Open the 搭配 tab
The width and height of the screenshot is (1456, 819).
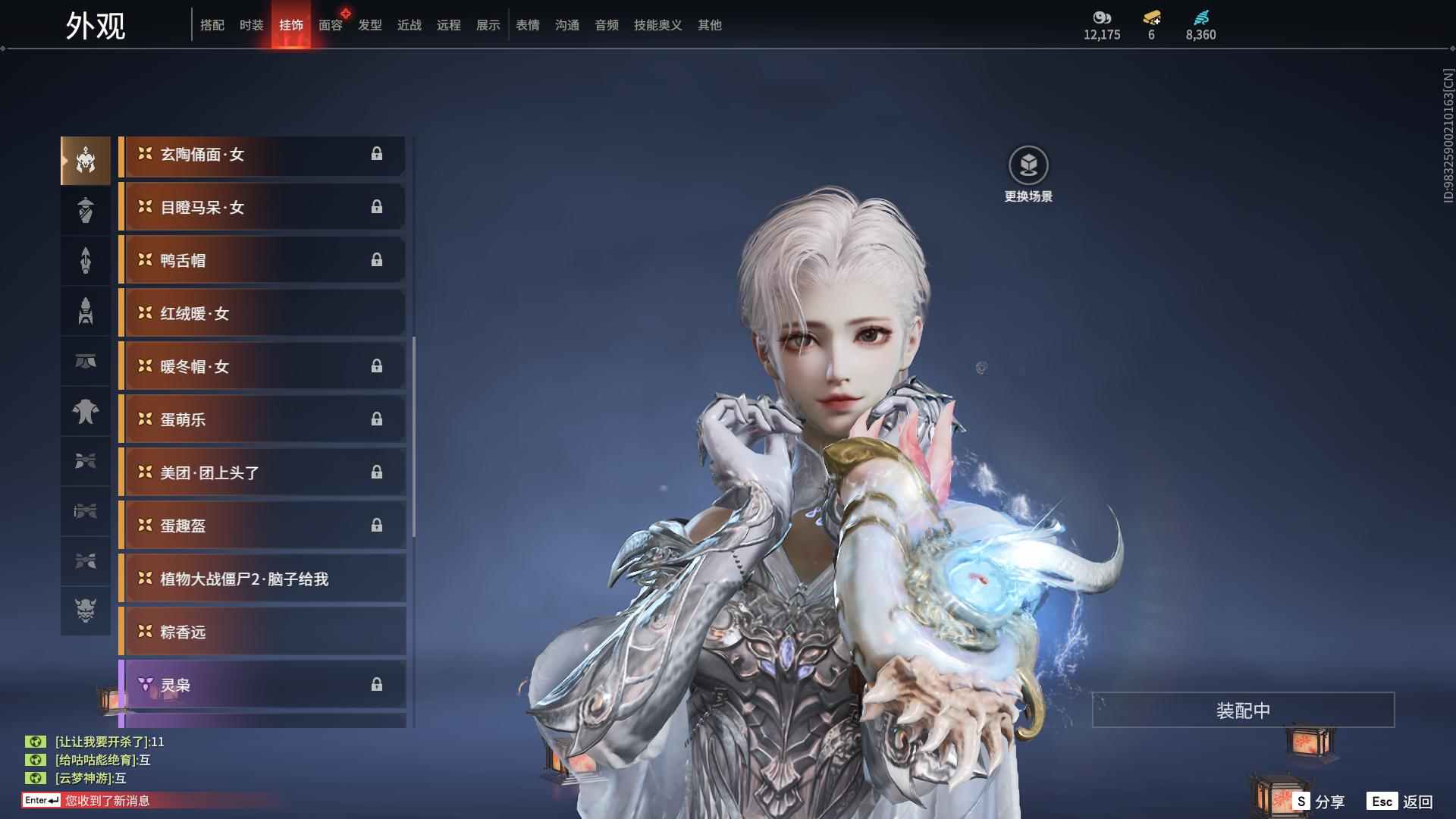(212, 25)
